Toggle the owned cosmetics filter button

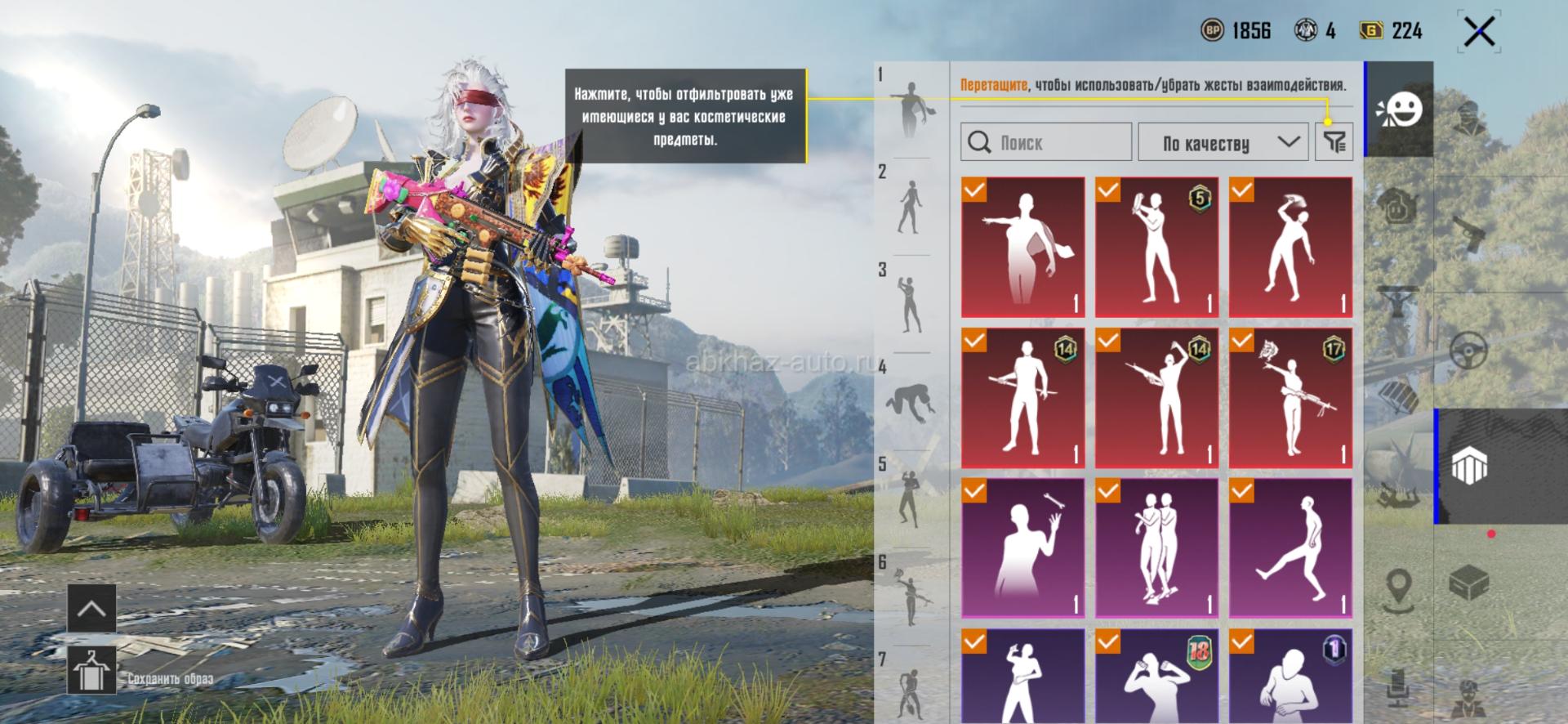click(1334, 142)
